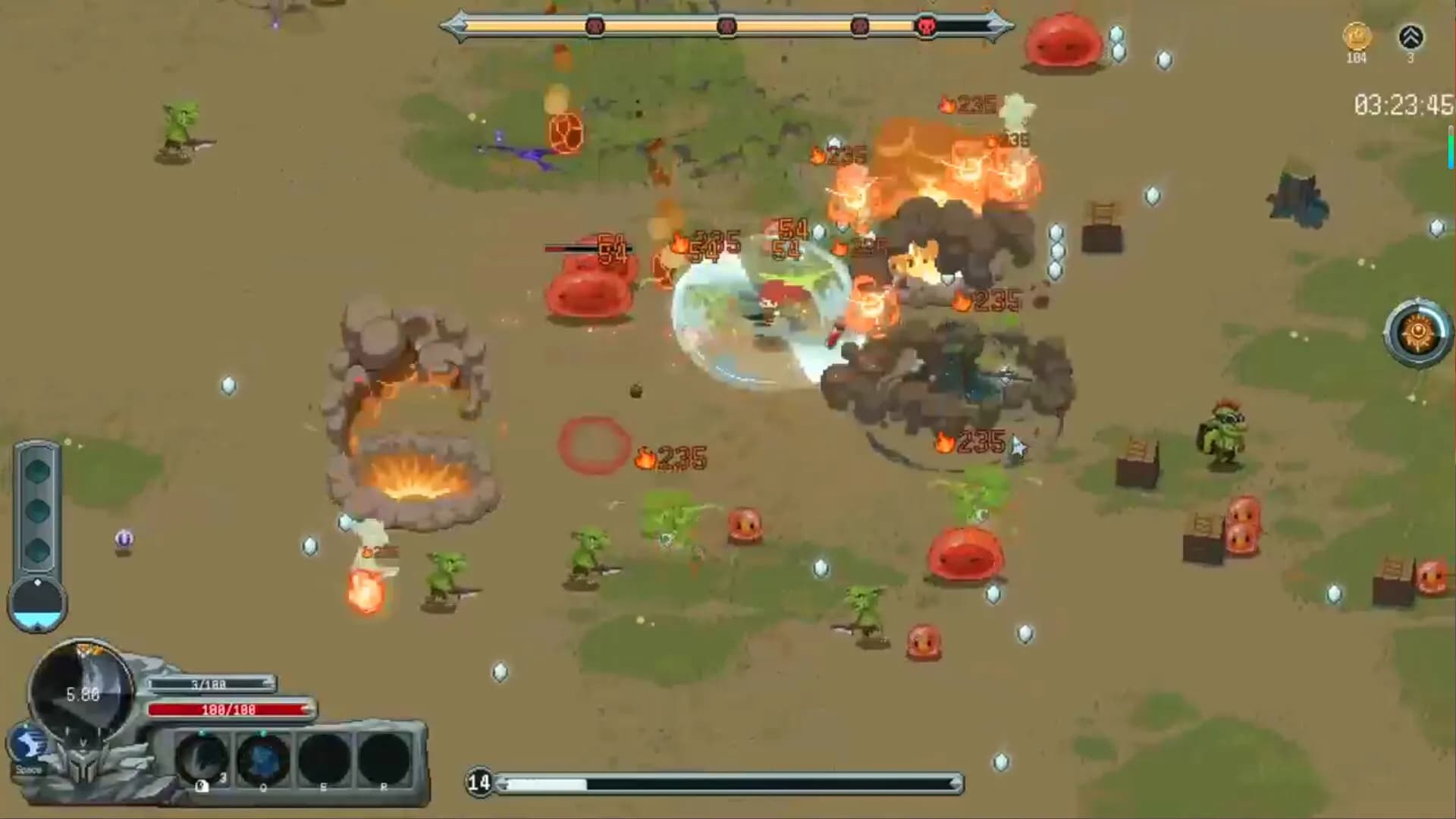Toggle the top hexagon on left gauge

[x=37, y=472]
